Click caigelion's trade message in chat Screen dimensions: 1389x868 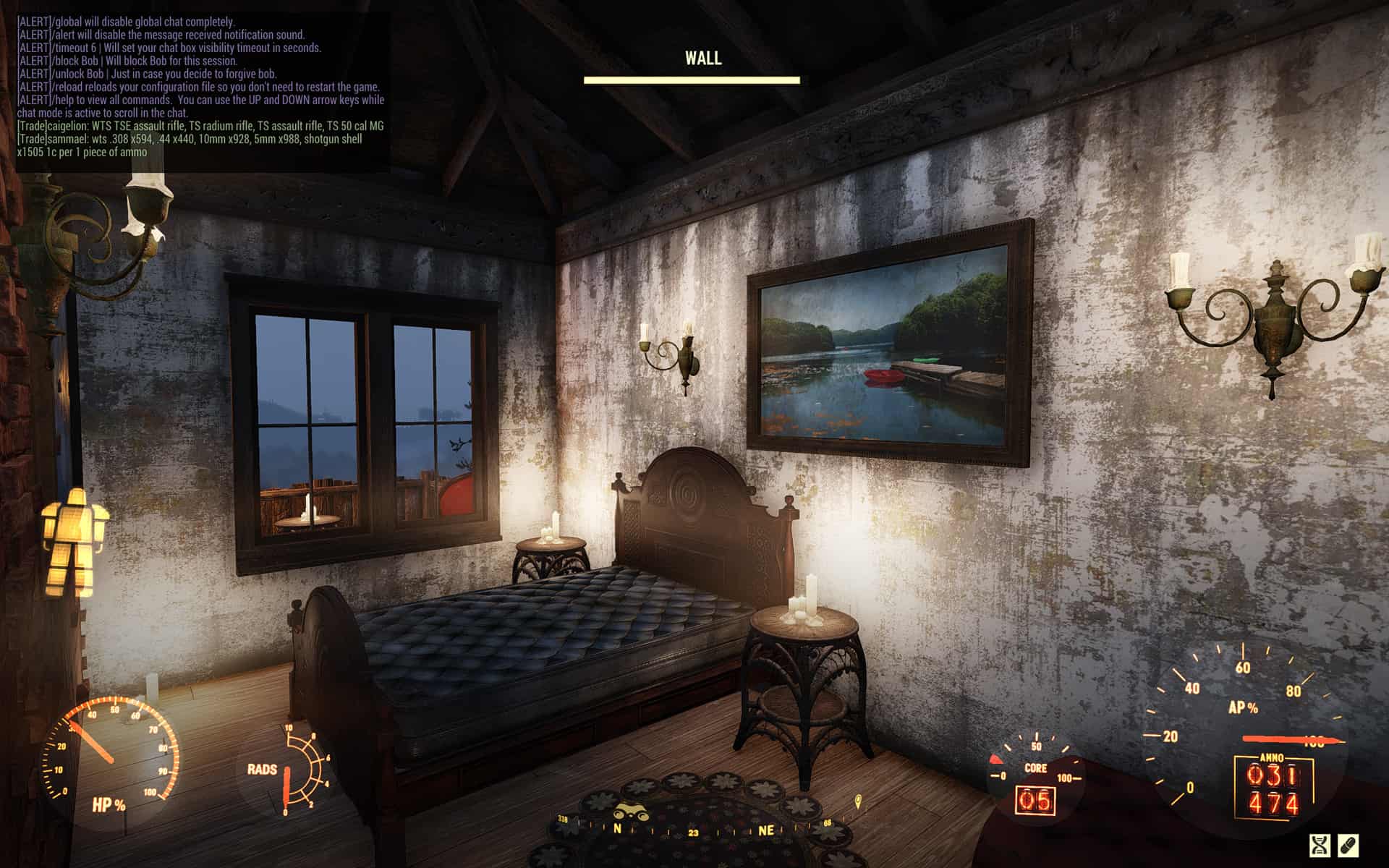pos(200,126)
